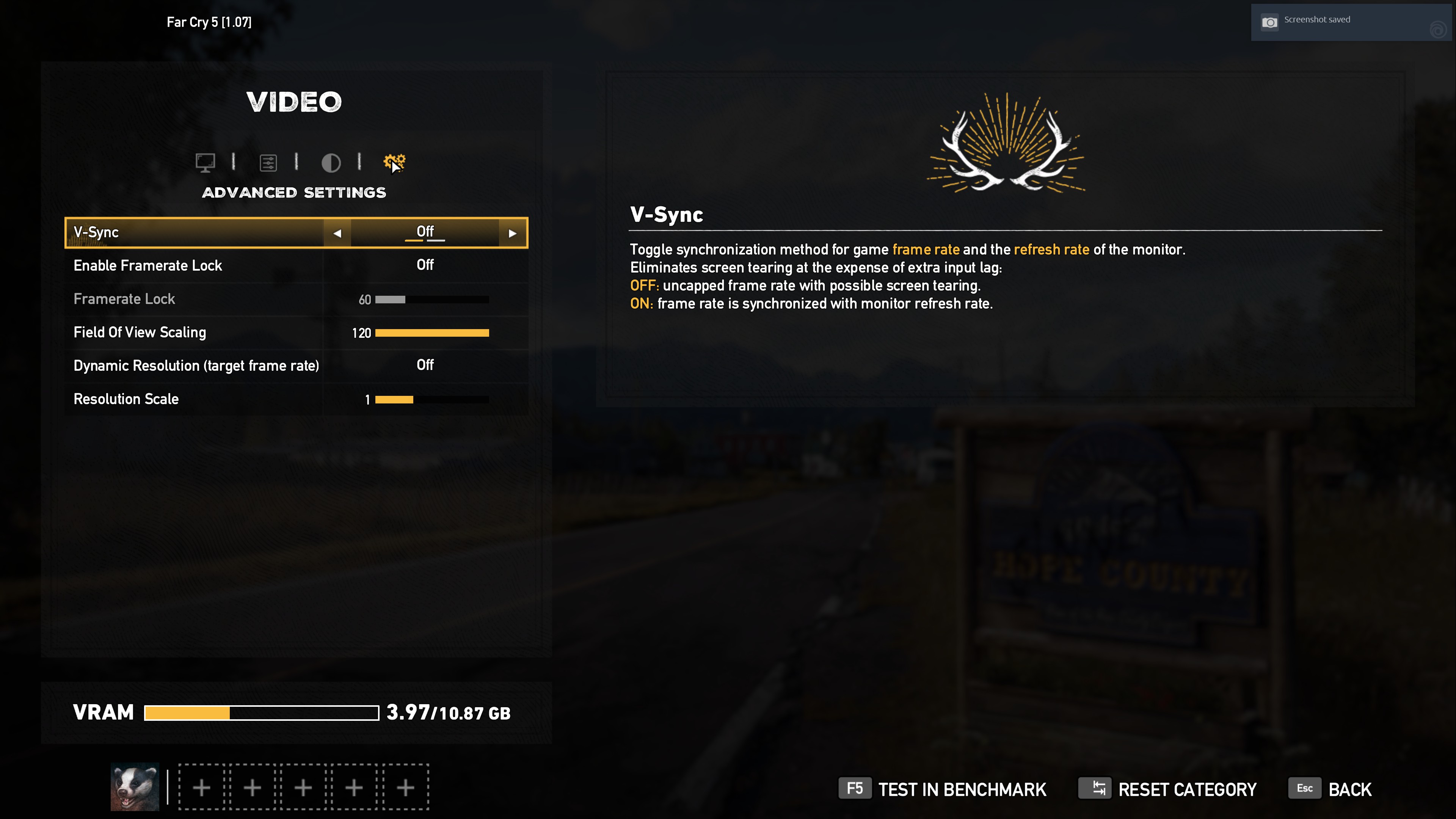Switch to the monitor display tab
Screen dimensions: 1456x819
point(205,163)
